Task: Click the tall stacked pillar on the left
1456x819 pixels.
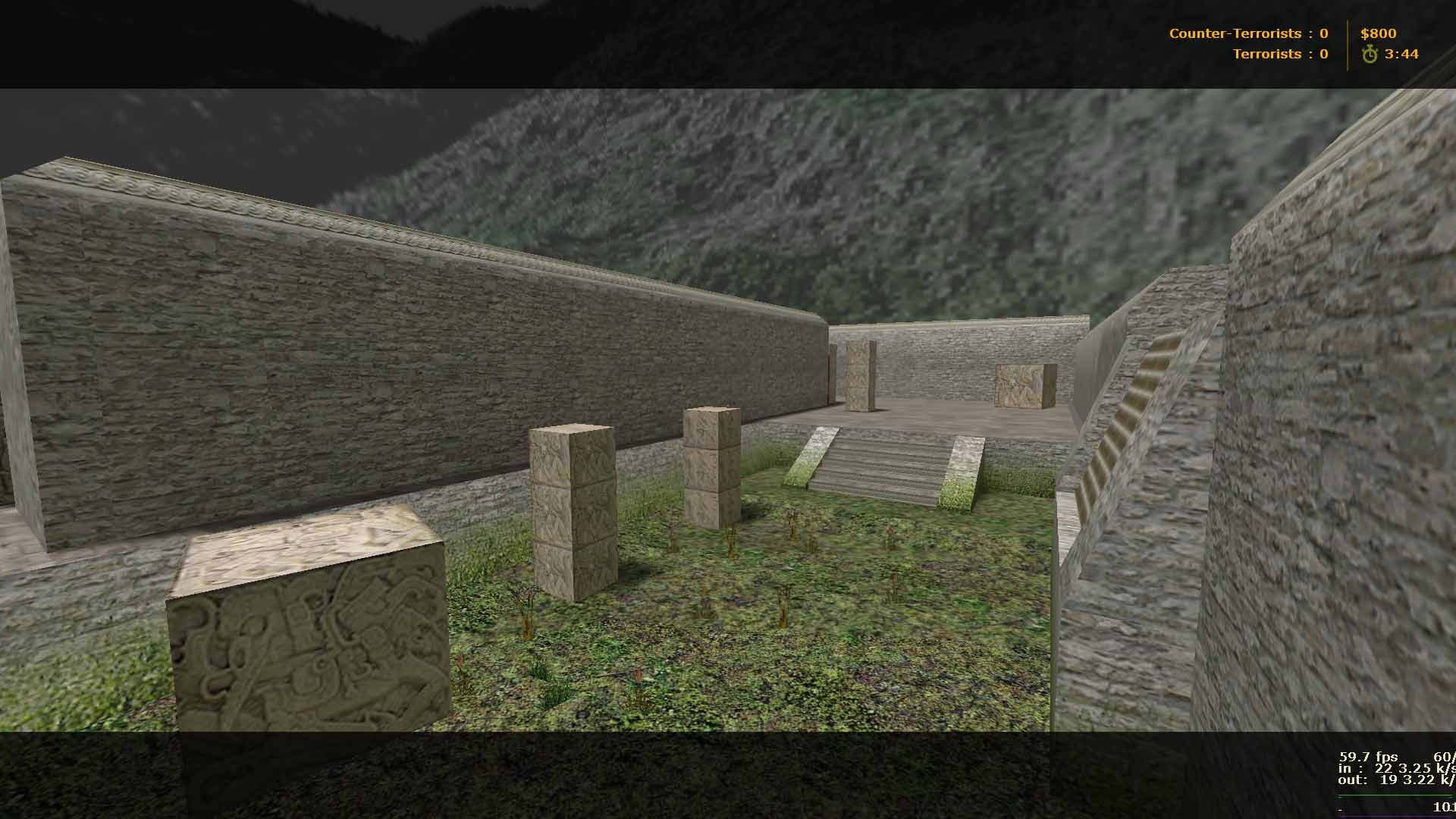Action: point(573,508)
